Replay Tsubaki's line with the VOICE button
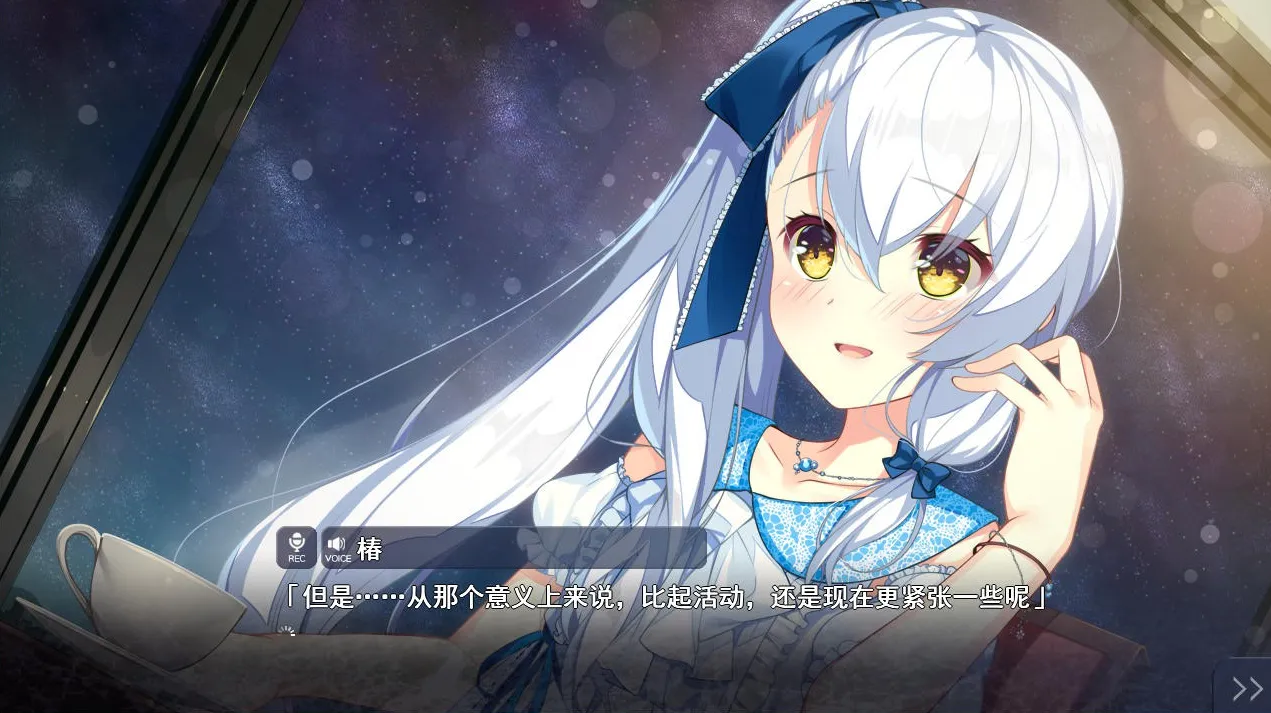 [337, 548]
